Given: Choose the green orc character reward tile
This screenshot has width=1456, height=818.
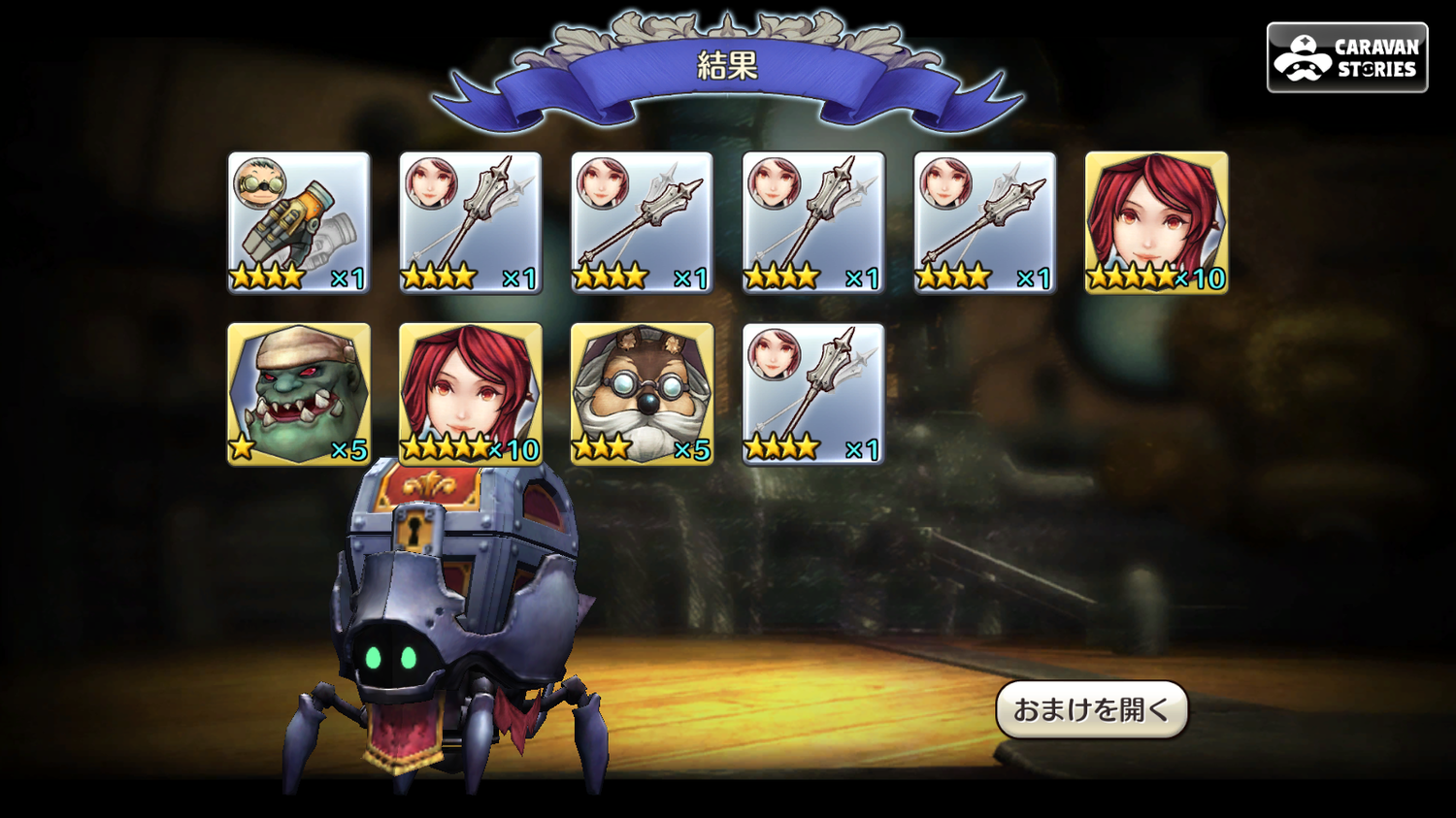Looking at the screenshot, I should [299, 394].
